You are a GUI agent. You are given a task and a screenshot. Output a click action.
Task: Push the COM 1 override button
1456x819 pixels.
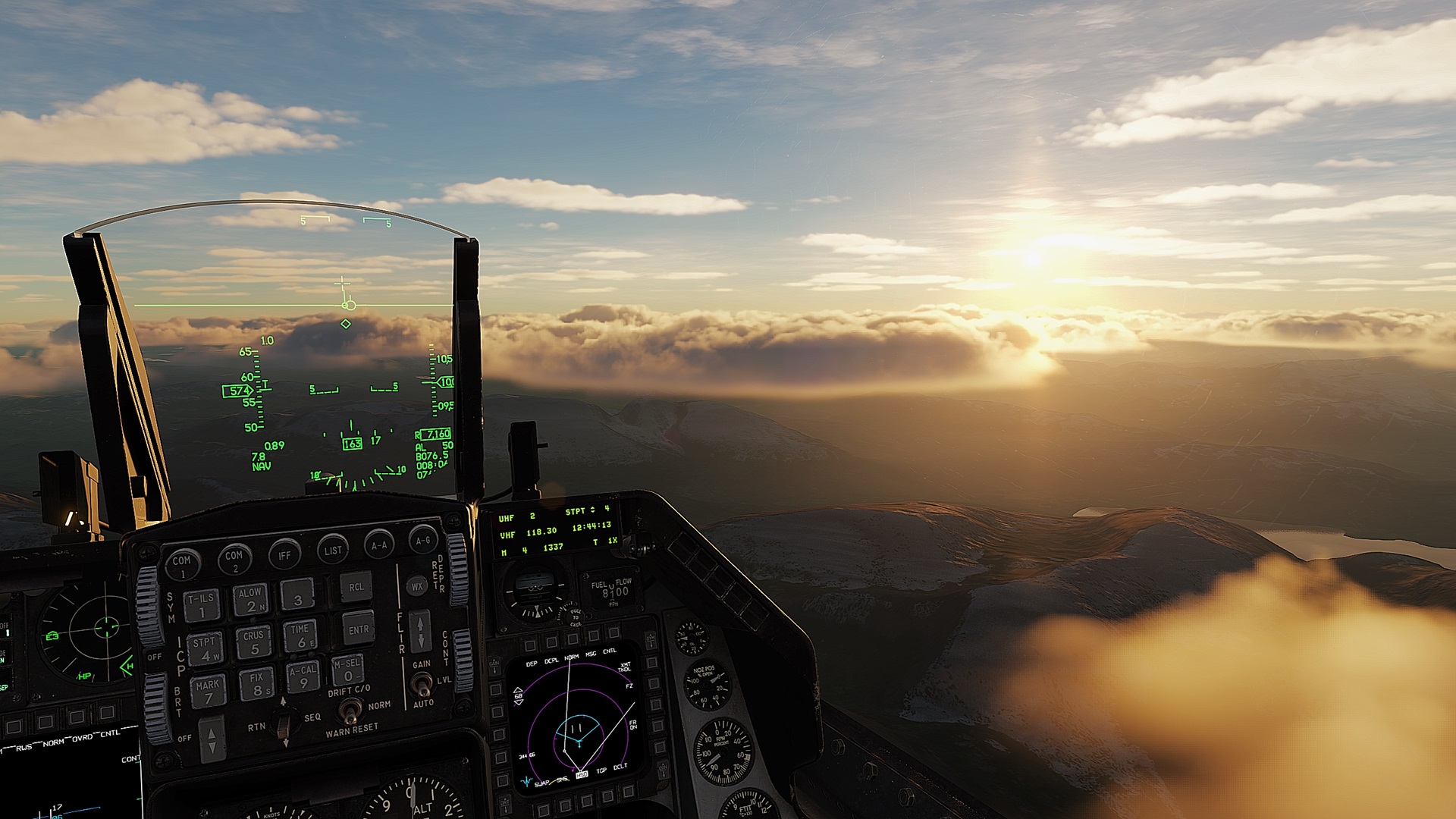(x=182, y=563)
